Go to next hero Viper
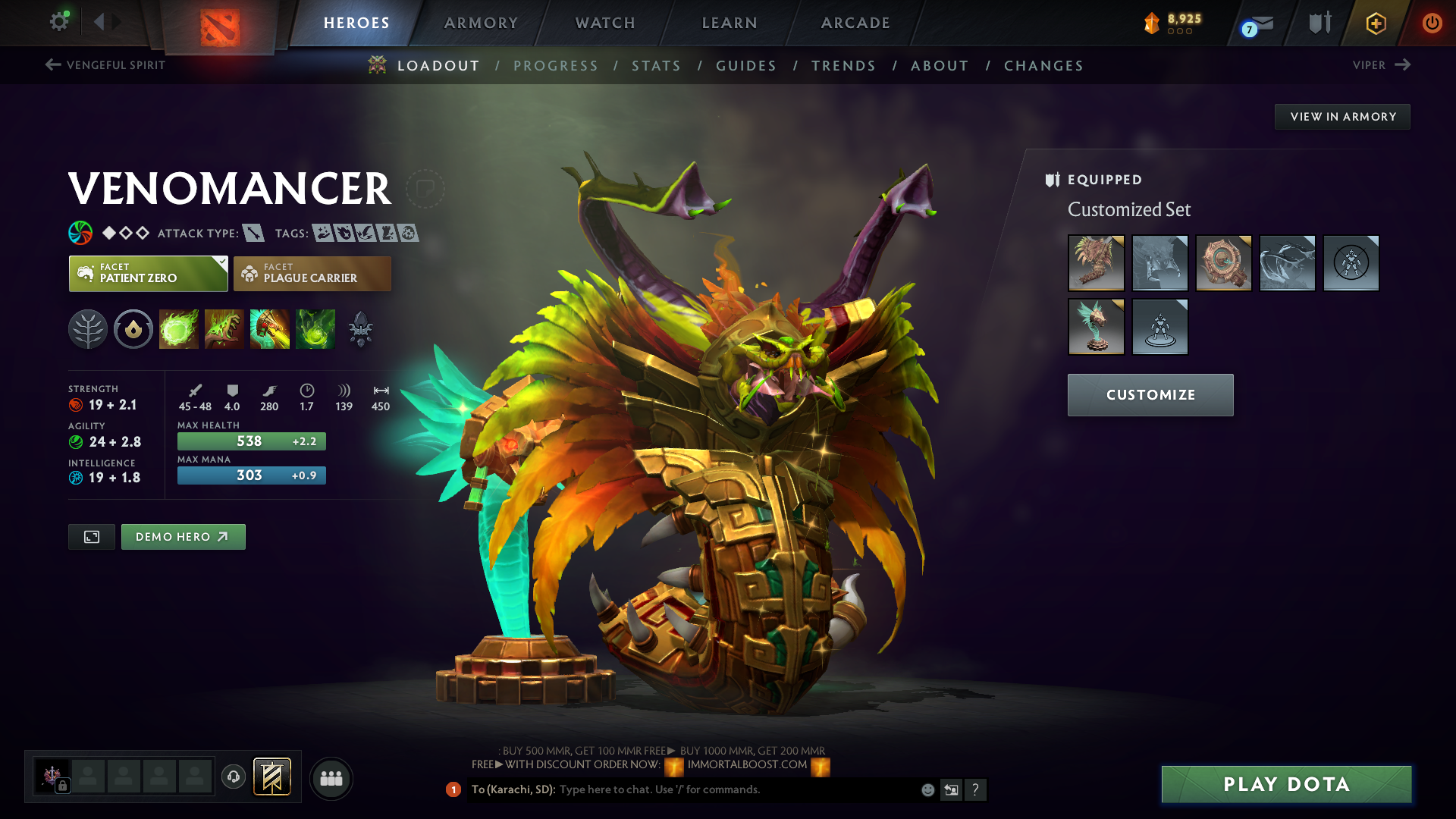This screenshot has width=1456, height=819. click(1381, 65)
